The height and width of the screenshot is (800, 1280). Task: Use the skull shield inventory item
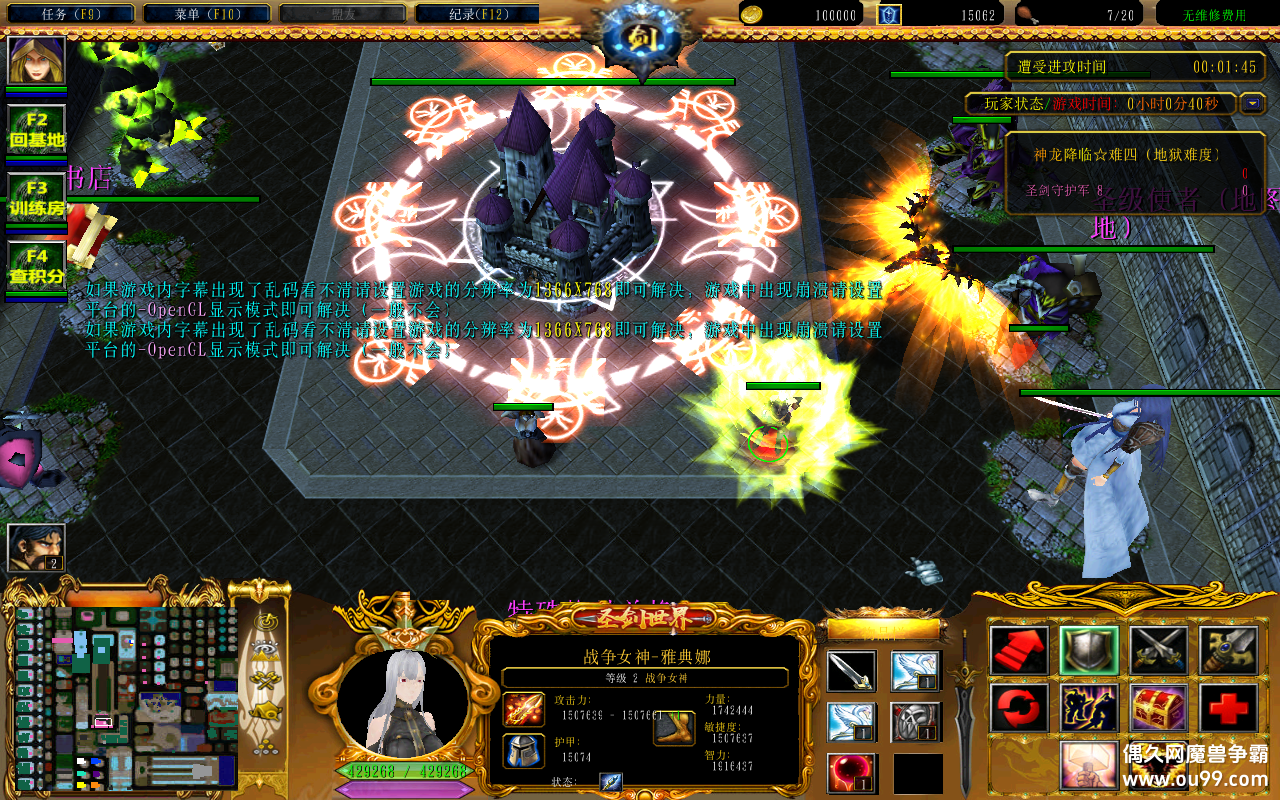click(916, 722)
